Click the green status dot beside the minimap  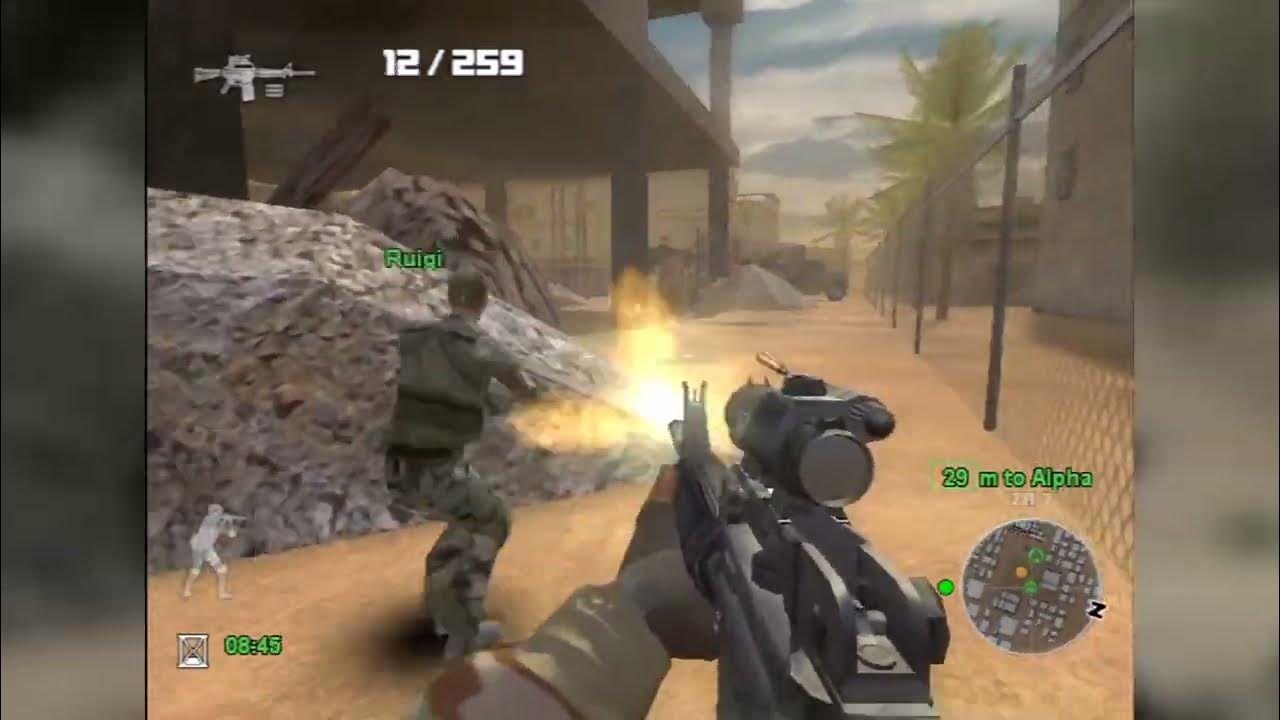[945, 587]
